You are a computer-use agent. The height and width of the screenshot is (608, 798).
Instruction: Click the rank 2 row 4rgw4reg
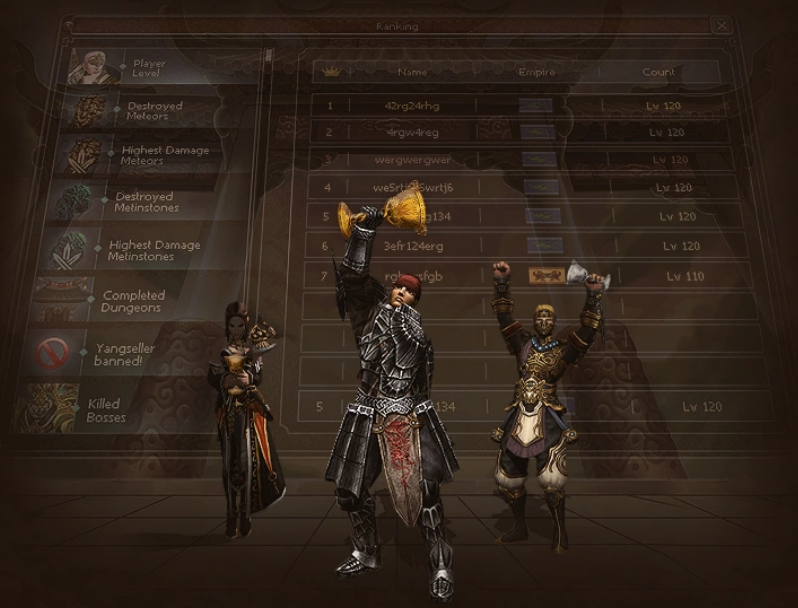(x=412, y=132)
